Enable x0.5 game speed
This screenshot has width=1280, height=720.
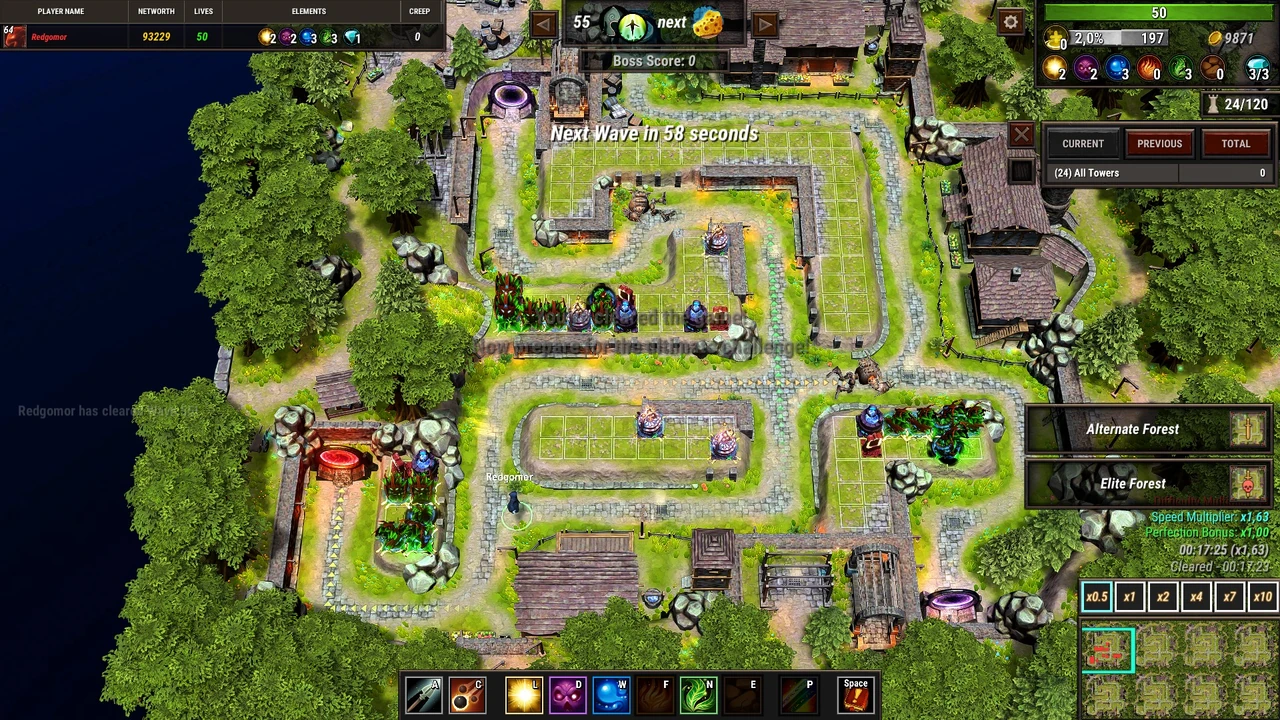click(x=1097, y=596)
